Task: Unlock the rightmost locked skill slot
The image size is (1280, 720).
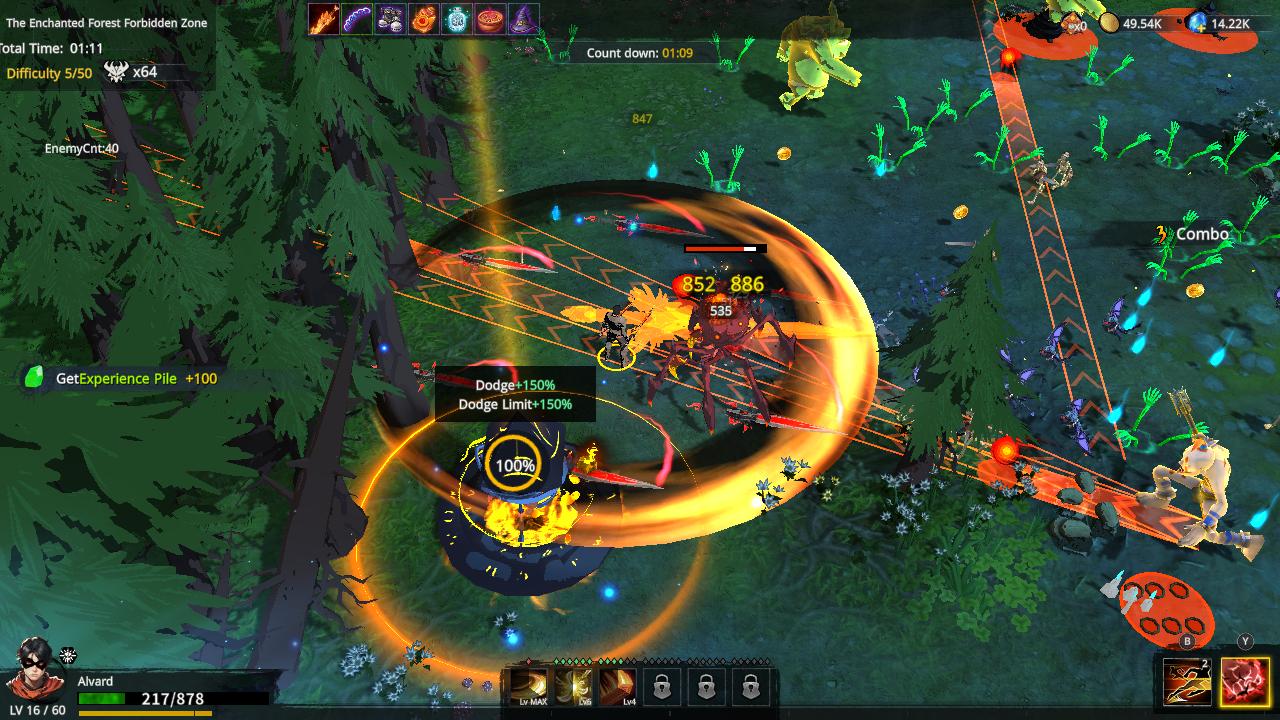Action: [x=748, y=685]
